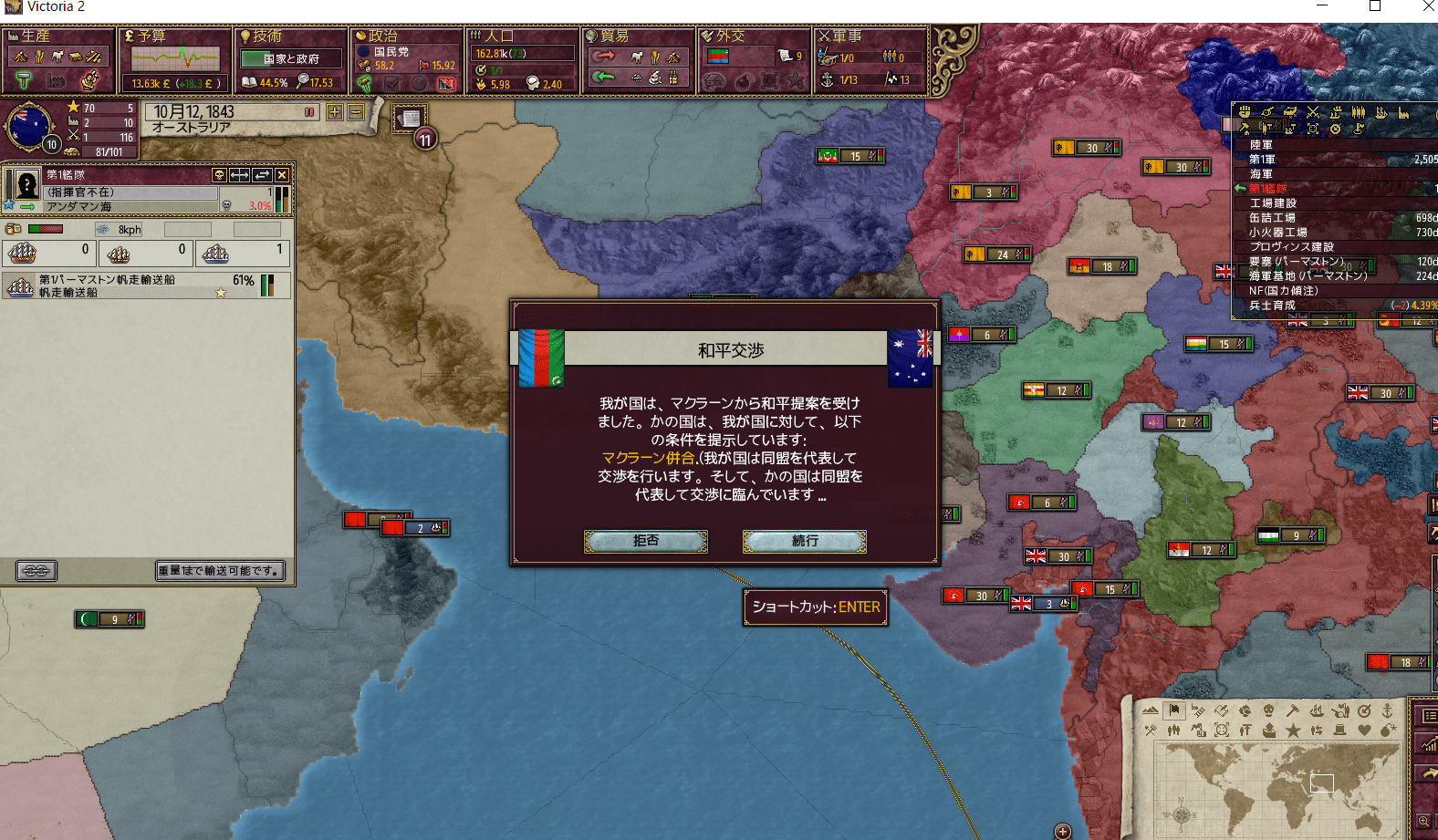Decline the peace offer with 拒否
1438x840 pixels.
pos(645,542)
